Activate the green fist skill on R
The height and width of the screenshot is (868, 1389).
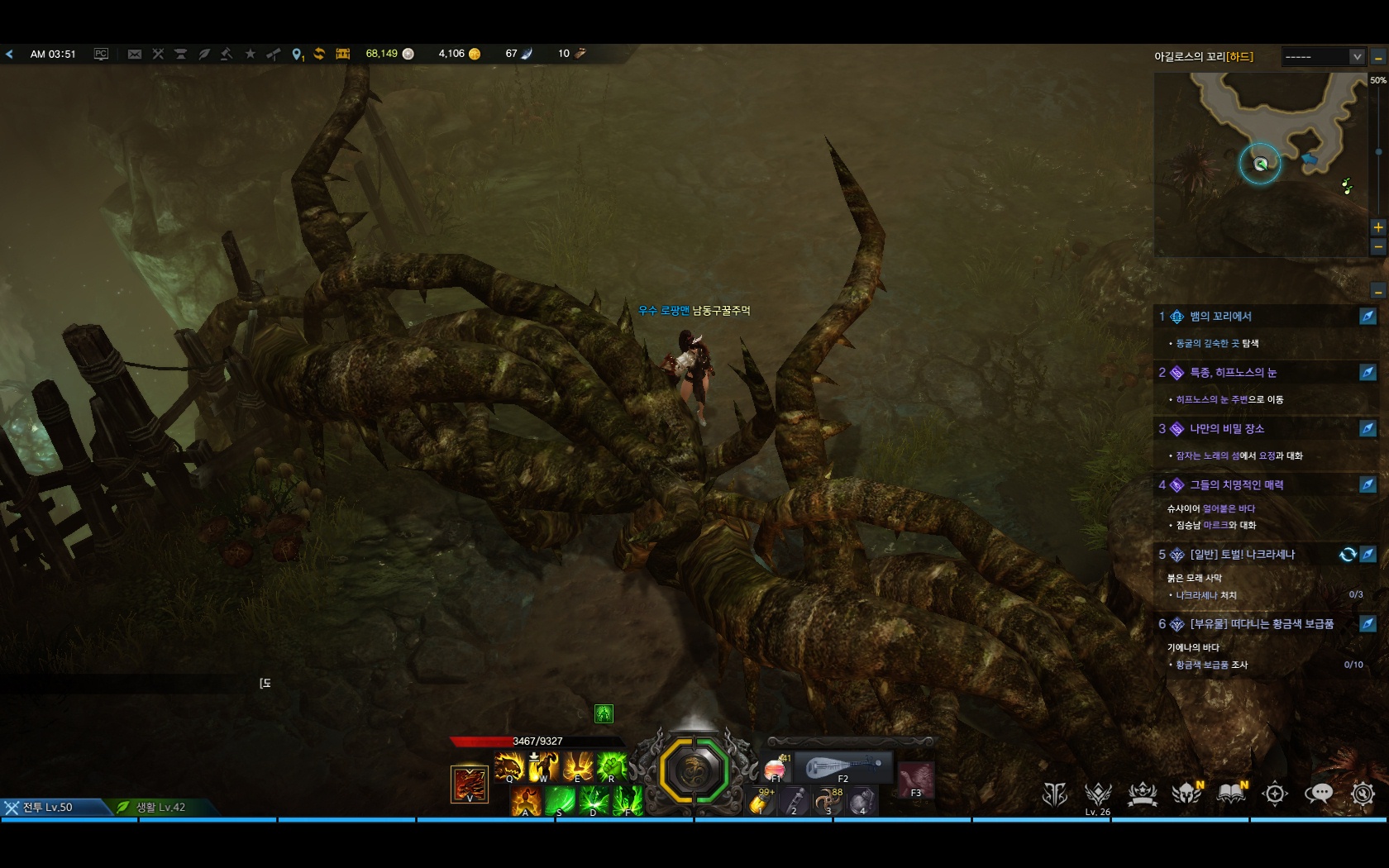(x=612, y=767)
